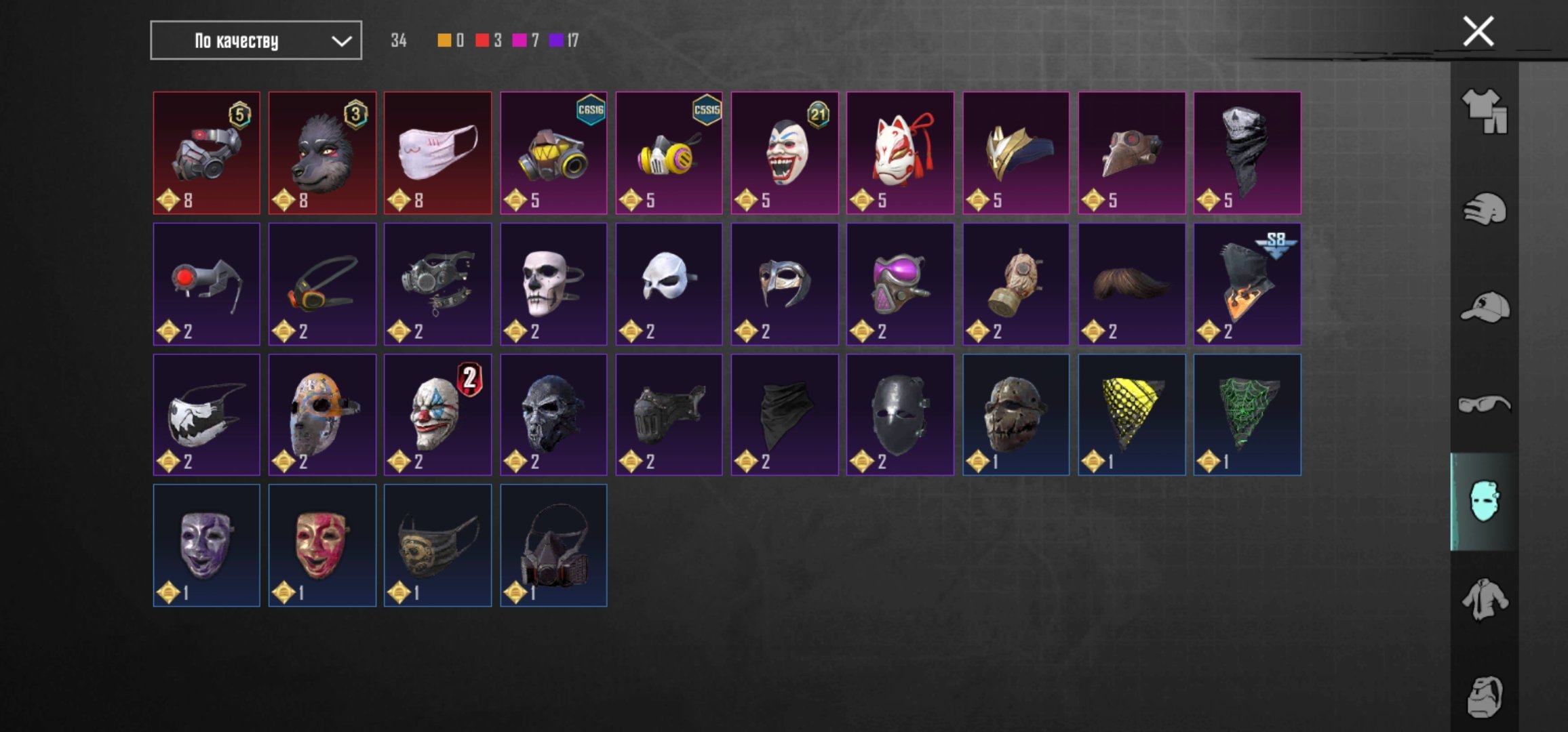This screenshot has height=732, width=1568.
Task: Pick the green spiderweb bandana
Action: click(x=1247, y=415)
